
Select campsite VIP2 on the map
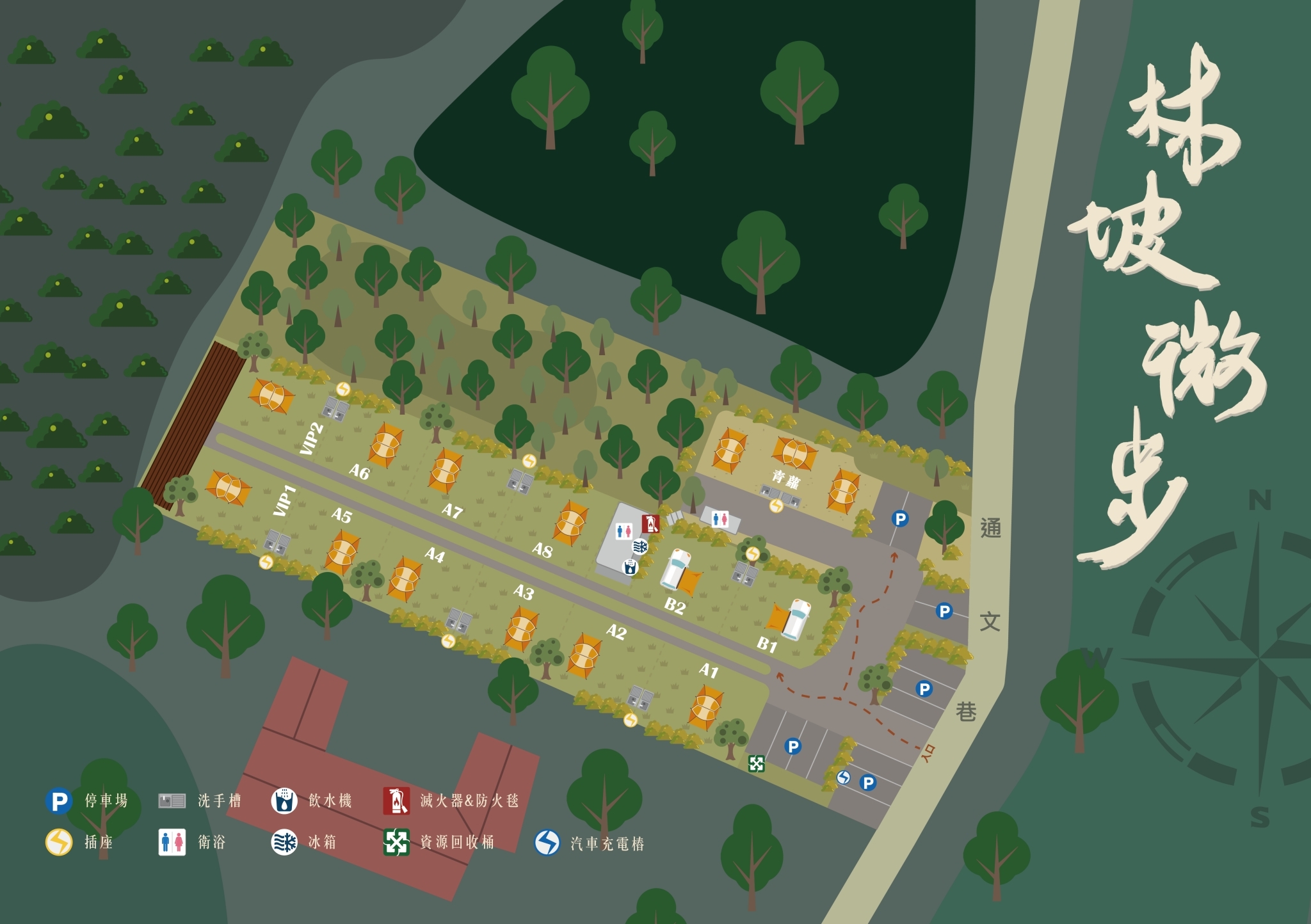pos(311,439)
